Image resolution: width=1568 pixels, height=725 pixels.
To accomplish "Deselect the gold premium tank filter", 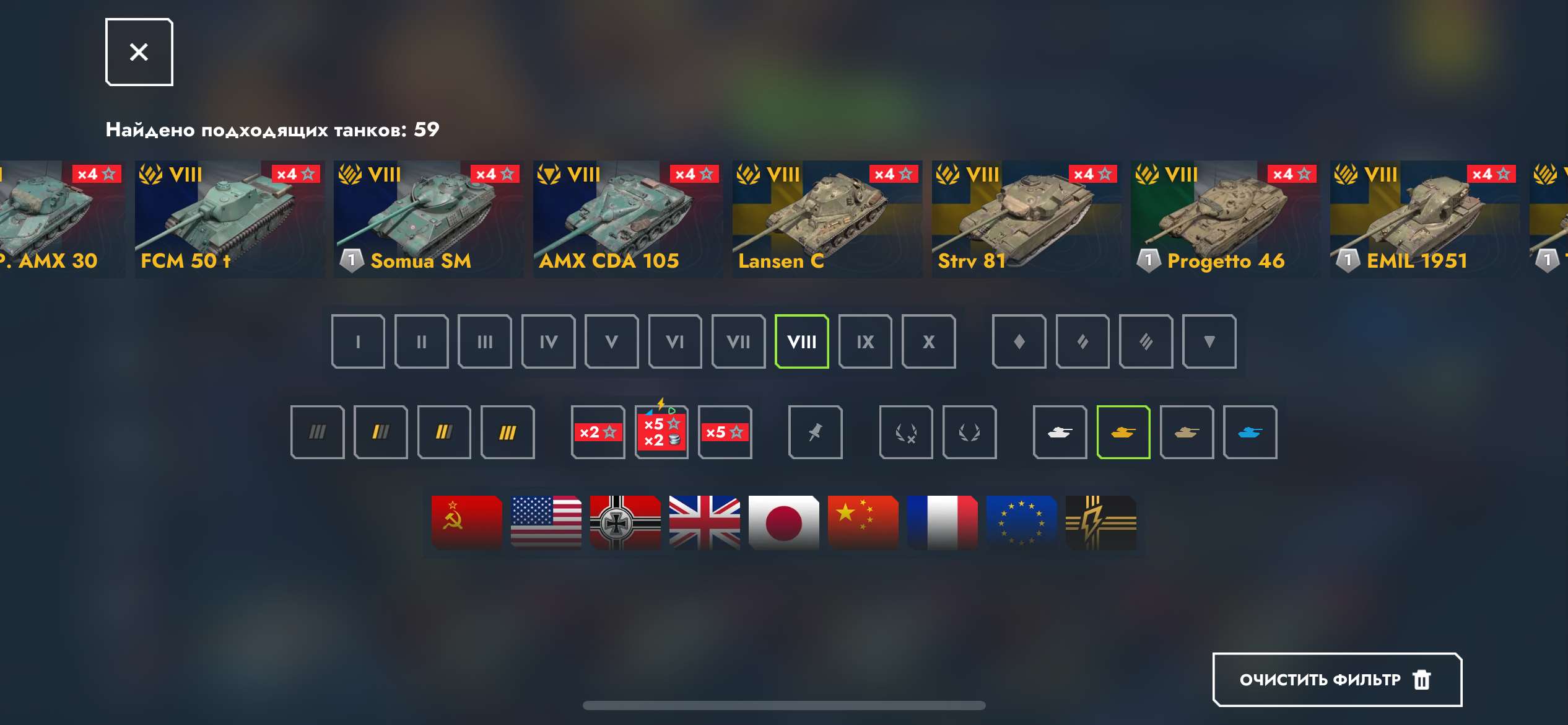I will pos(1123,432).
